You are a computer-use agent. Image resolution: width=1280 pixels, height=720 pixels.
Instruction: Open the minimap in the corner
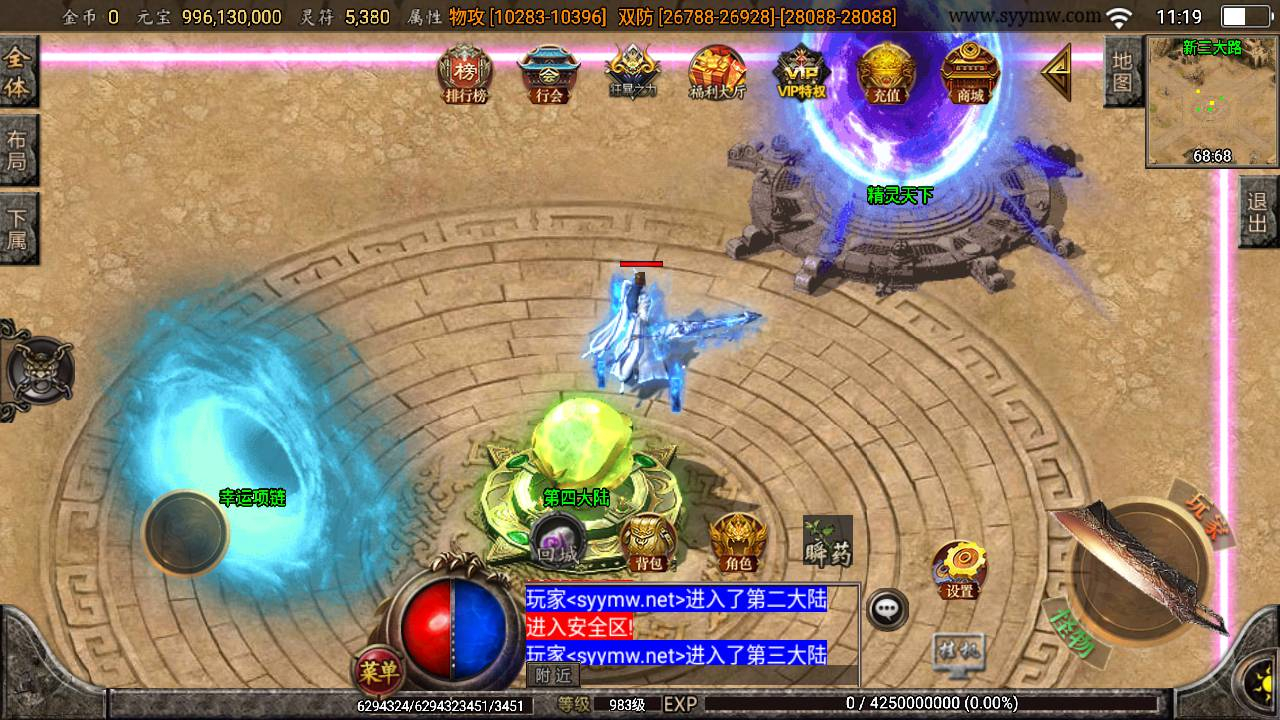click(x=1212, y=101)
